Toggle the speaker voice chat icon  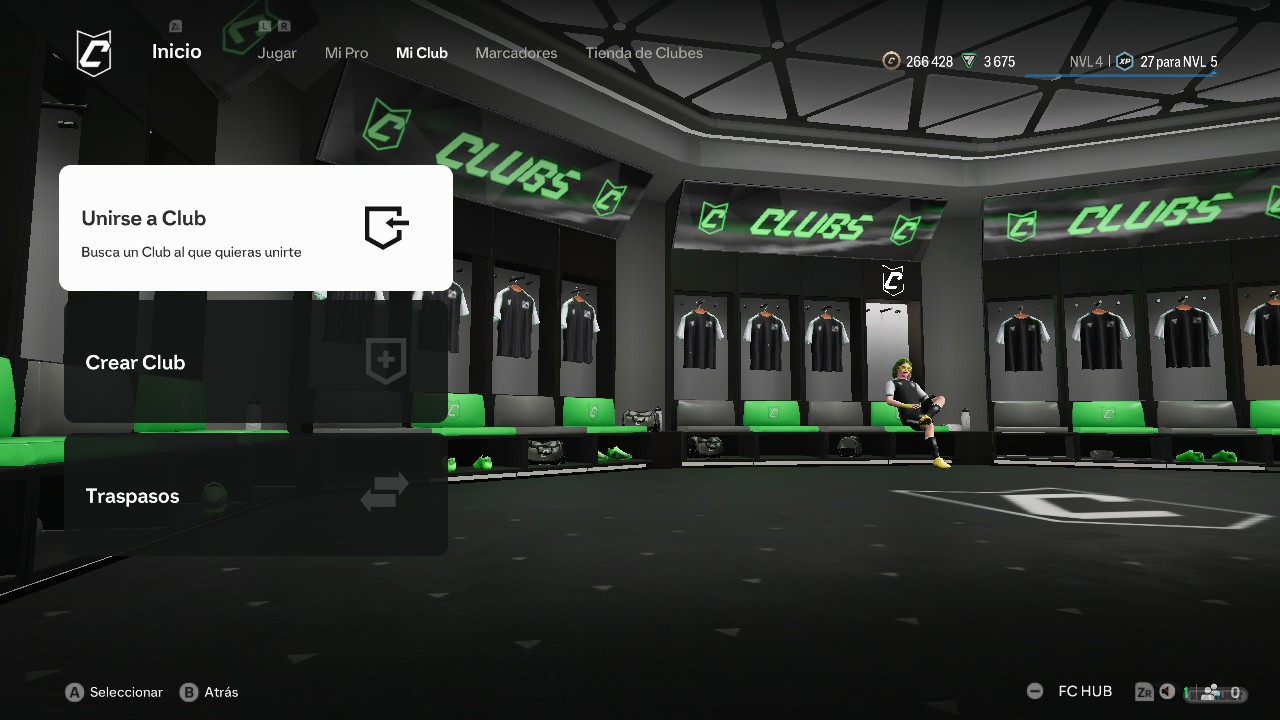1167,692
